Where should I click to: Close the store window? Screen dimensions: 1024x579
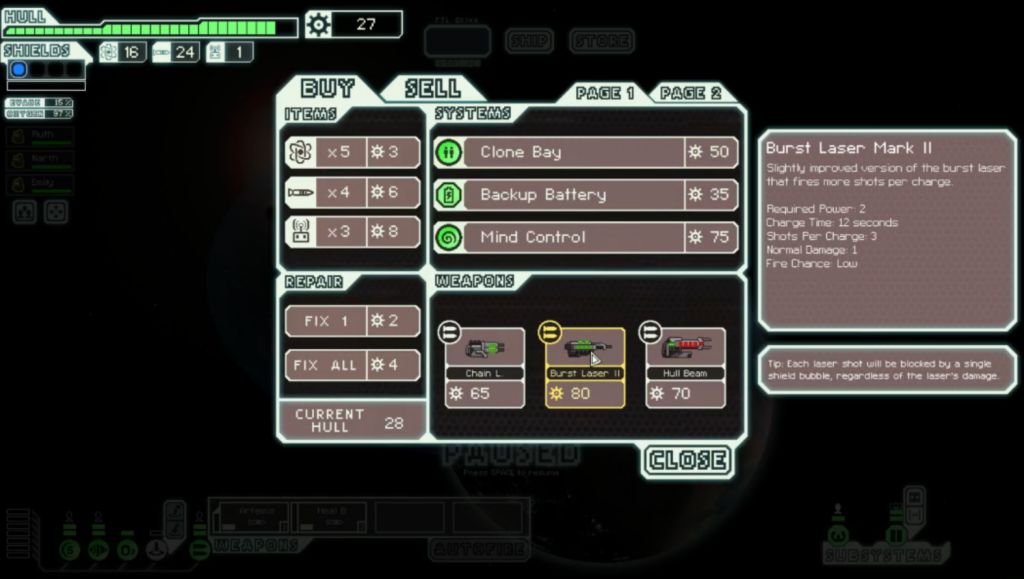(687, 460)
